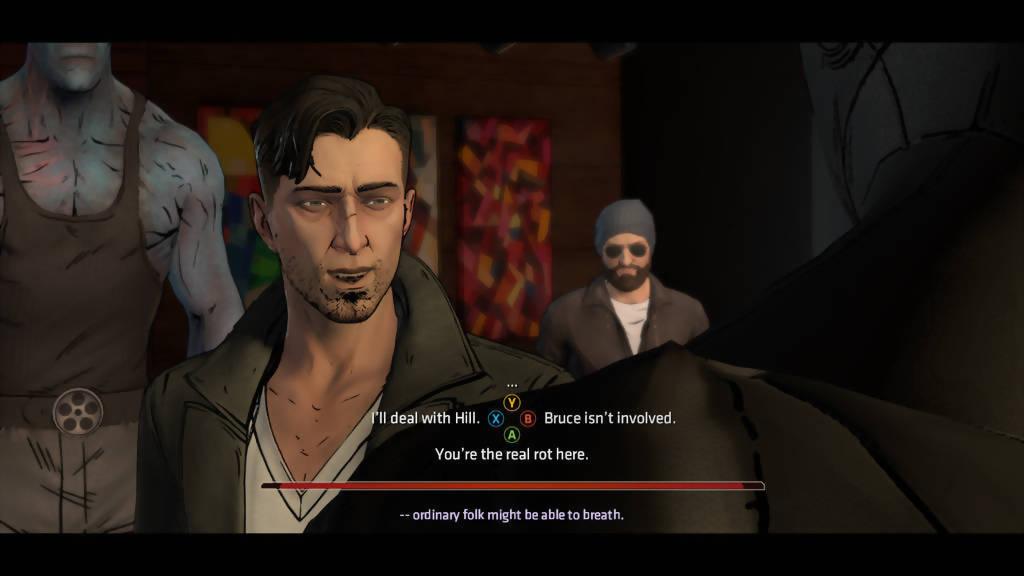Select the response "Bruce isn't involved."
1024x576 pixels.
coord(609,418)
